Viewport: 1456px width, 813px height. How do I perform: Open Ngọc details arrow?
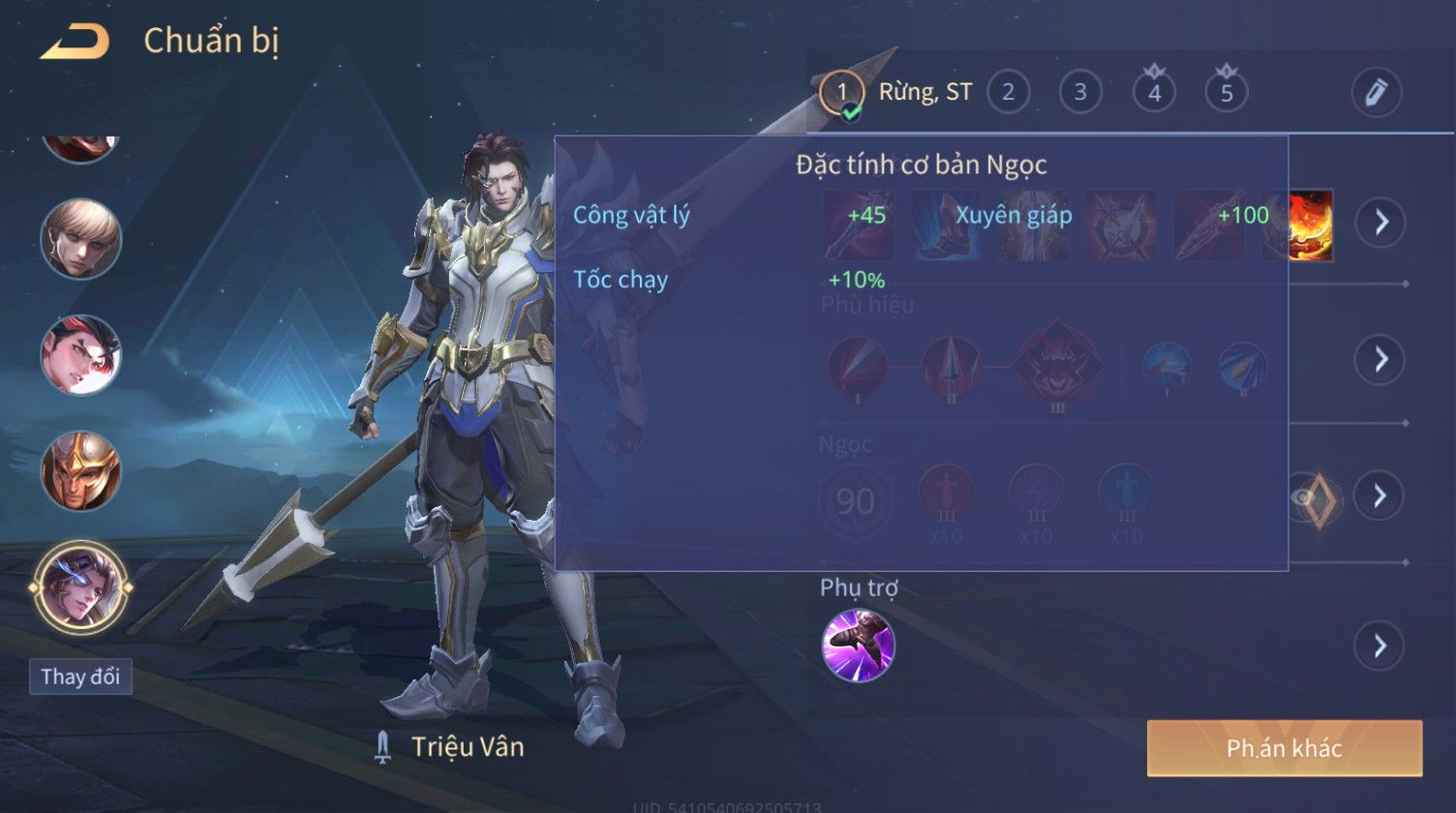point(1380,496)
